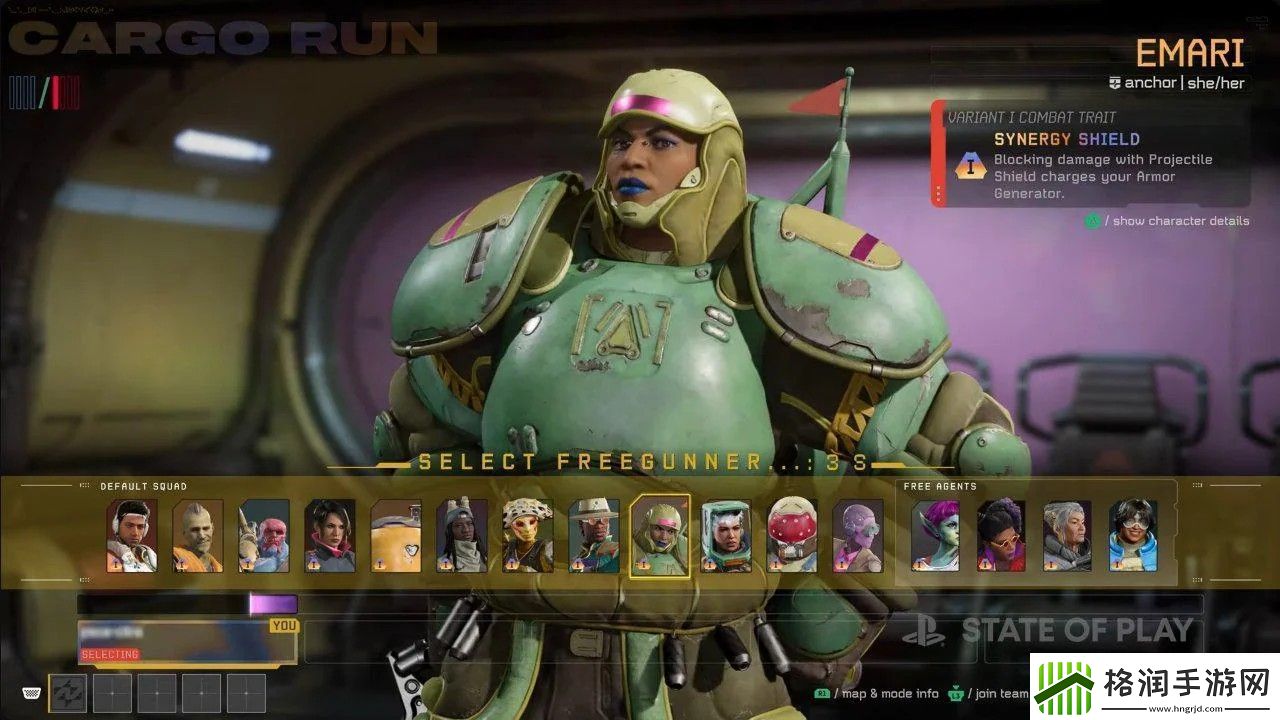Image resolution: width=1280 pixels, height=720 pixels.
Task: Click your player card marked YOU
Action: pyautogui.click(x=187, y=642)
